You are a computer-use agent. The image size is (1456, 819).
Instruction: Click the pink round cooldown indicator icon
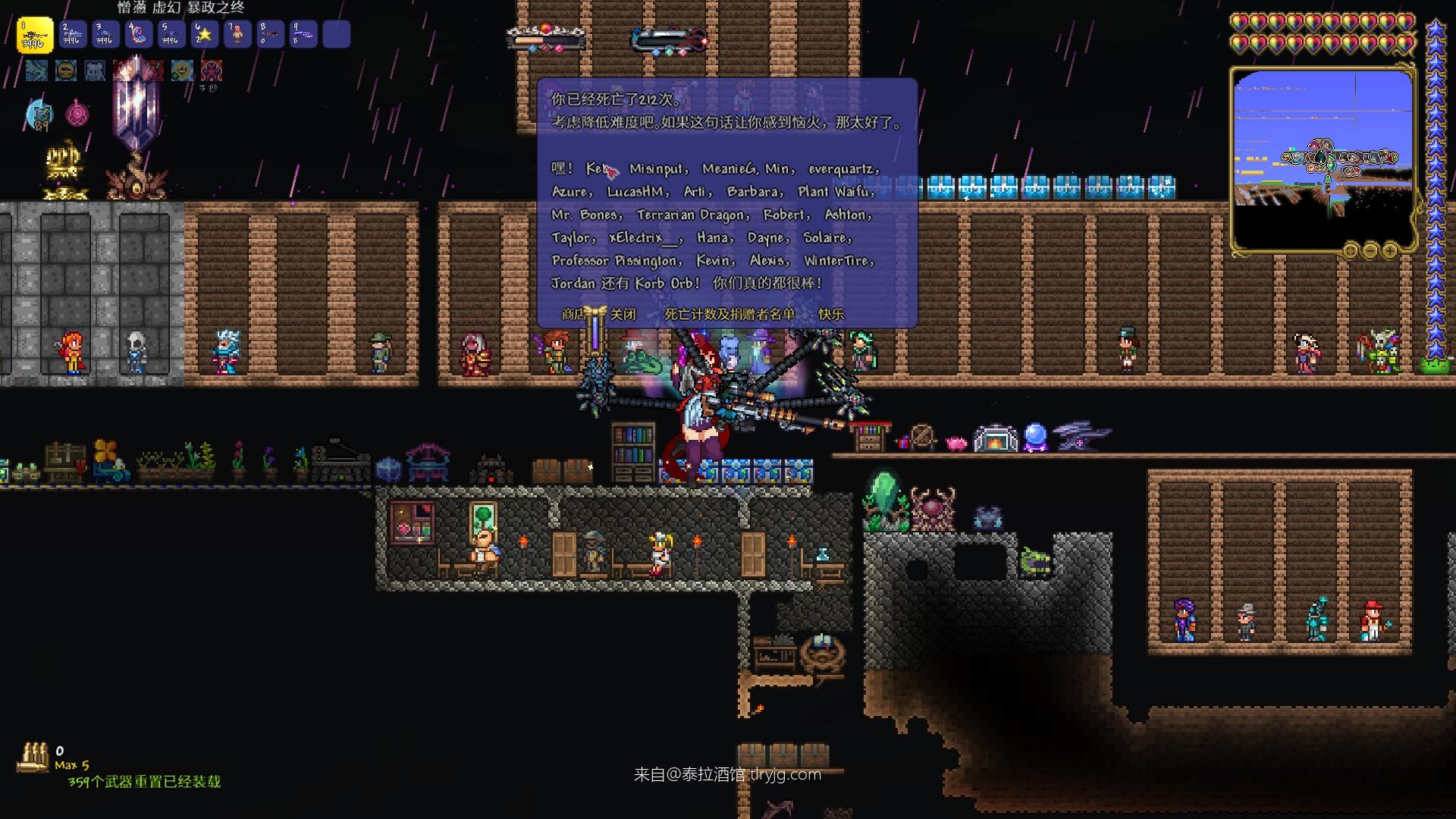pyautogui.click(x=77, y=115)
